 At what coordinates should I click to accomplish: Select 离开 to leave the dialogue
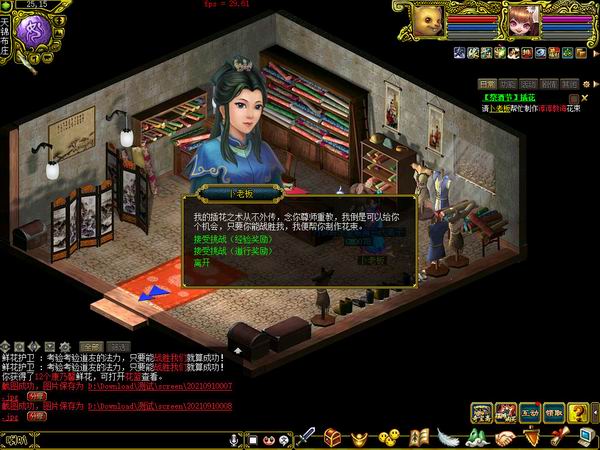coord(203,263)
